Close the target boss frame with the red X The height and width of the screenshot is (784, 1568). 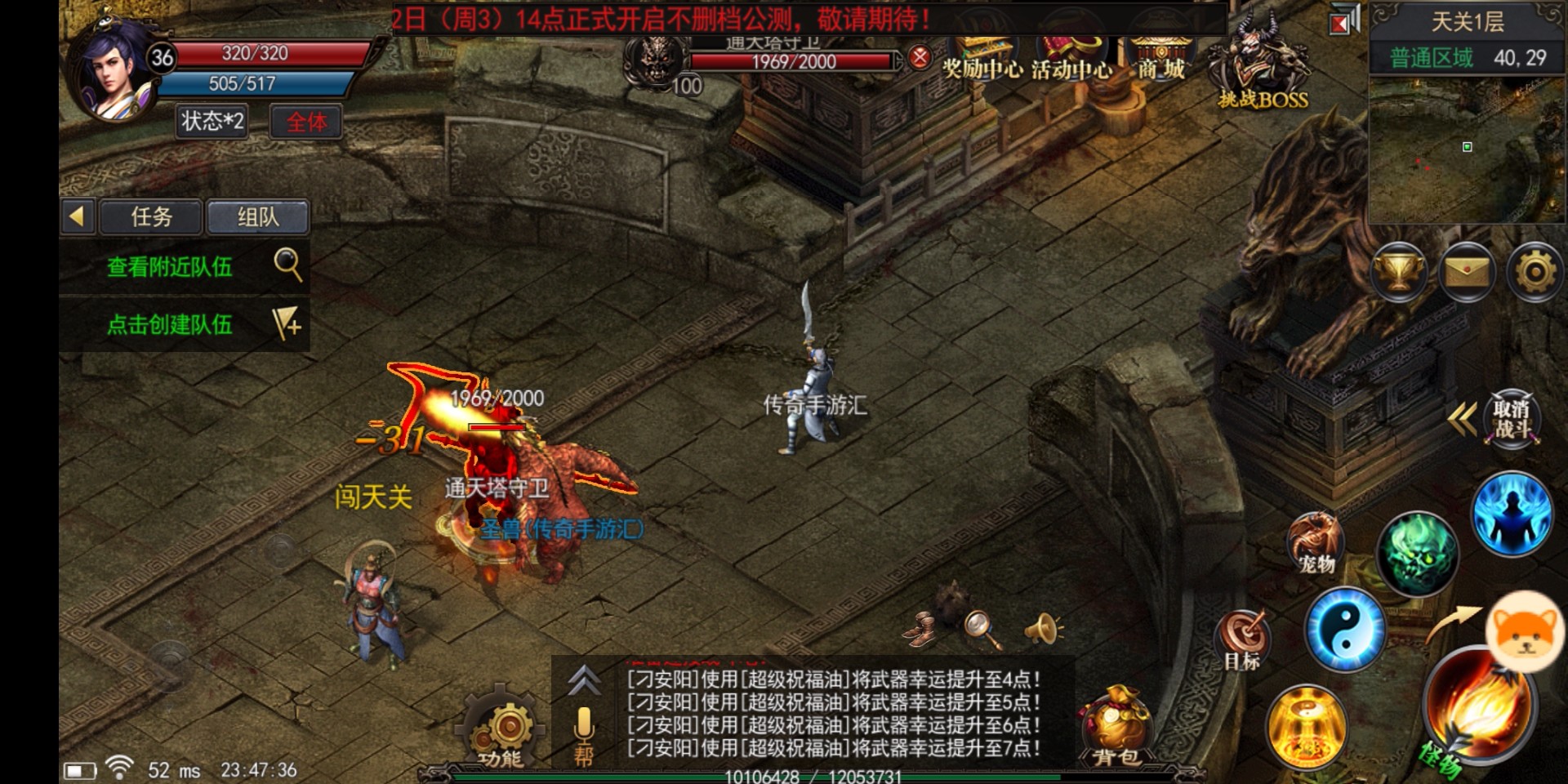[920, 57]
